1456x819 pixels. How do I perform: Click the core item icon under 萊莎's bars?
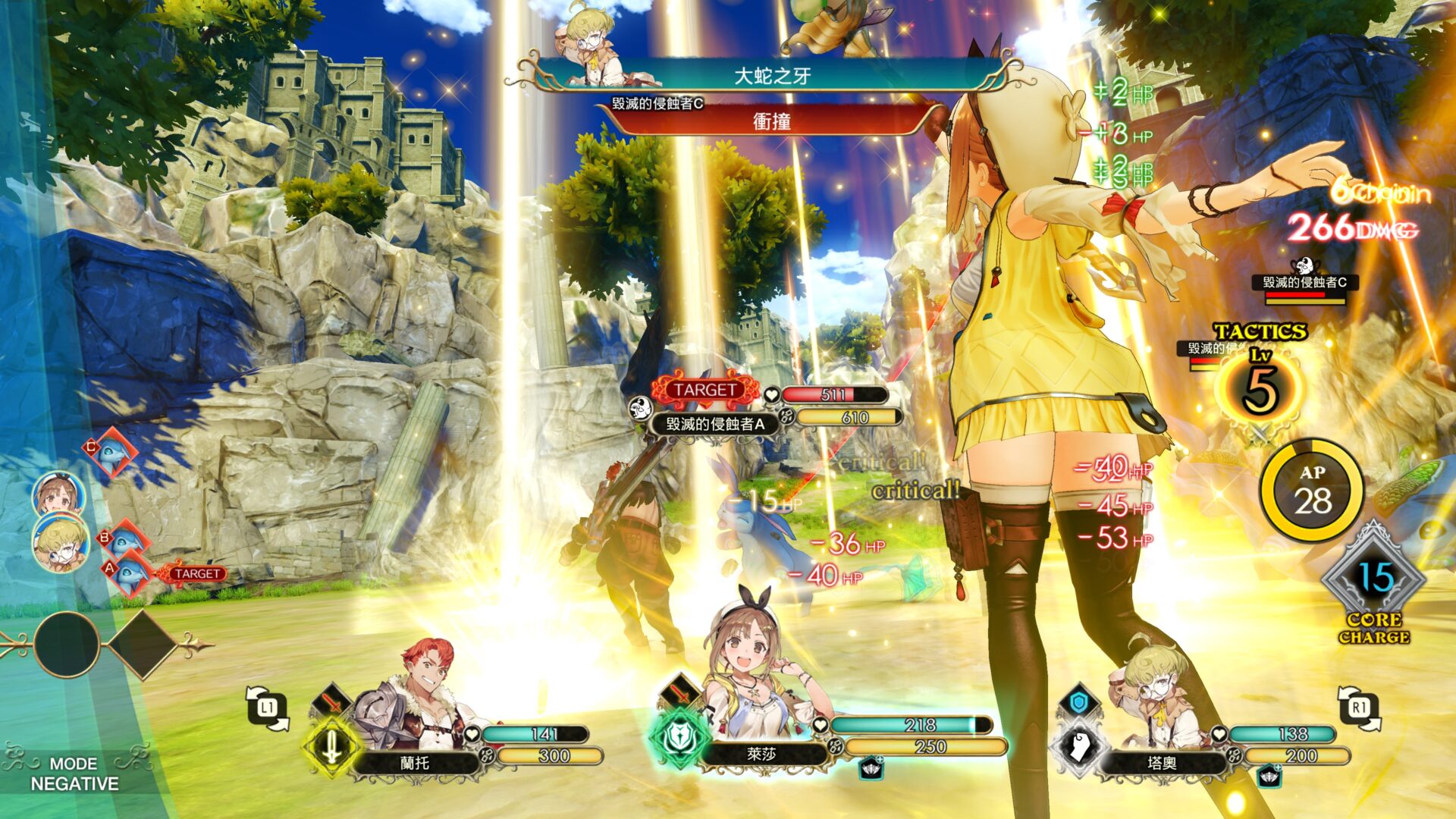tap(871, 769)
